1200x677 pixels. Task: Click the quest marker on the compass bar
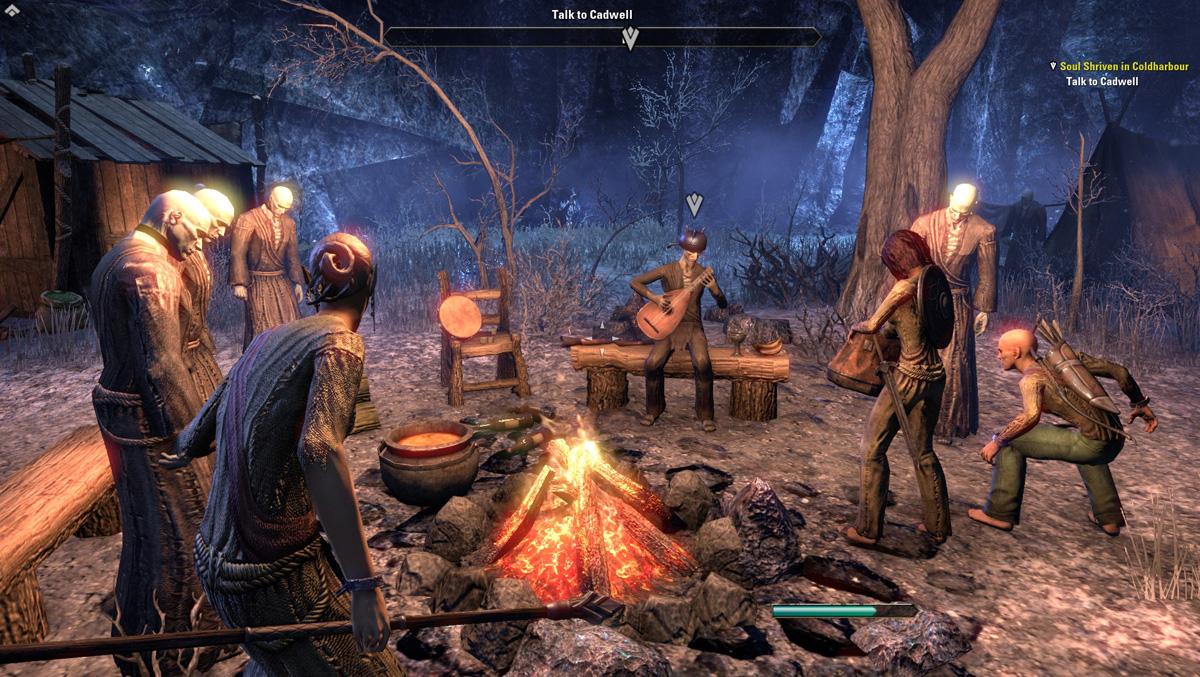tap(630, 38)
